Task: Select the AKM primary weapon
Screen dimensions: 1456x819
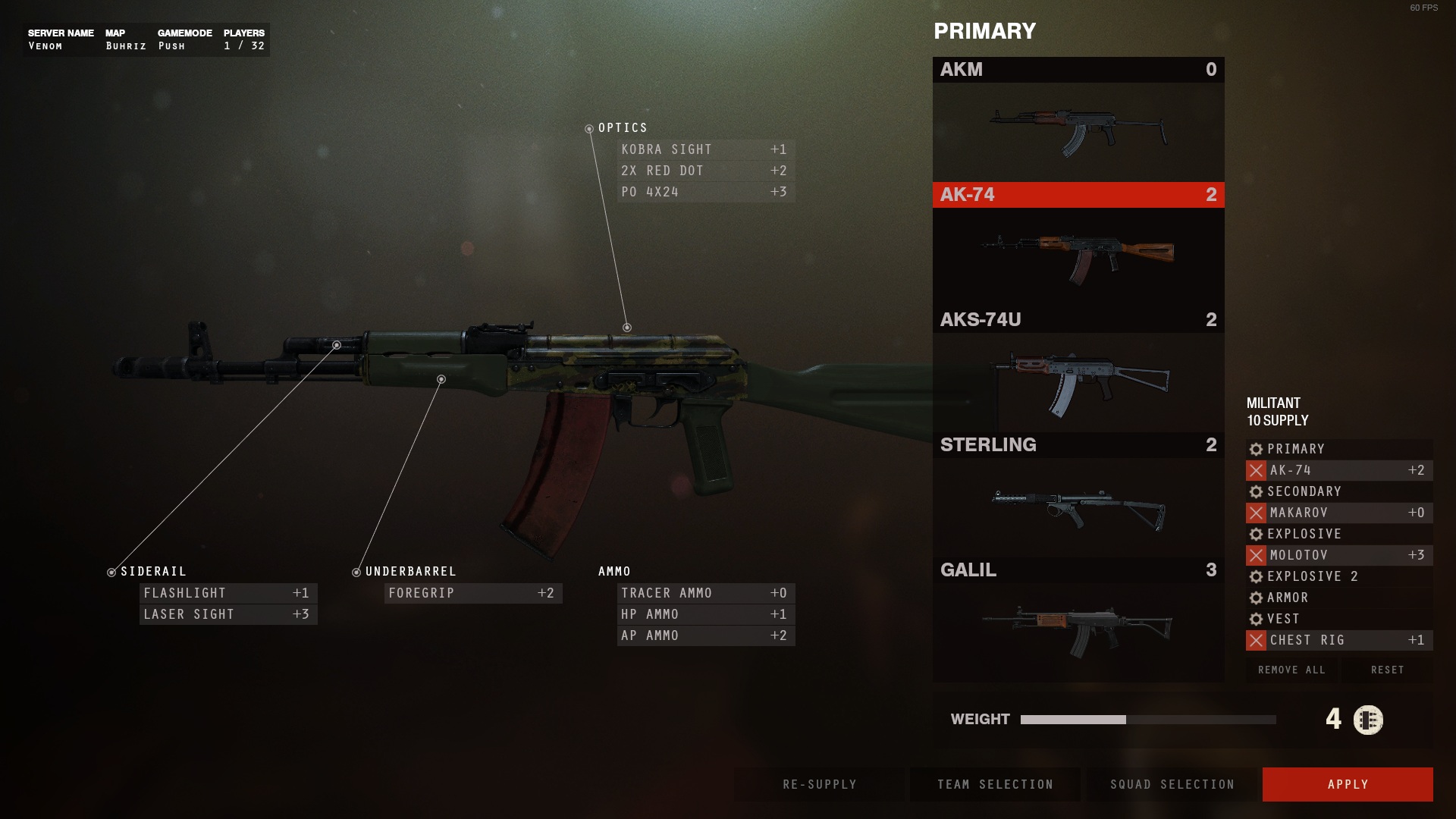Action: (1078, 119)
